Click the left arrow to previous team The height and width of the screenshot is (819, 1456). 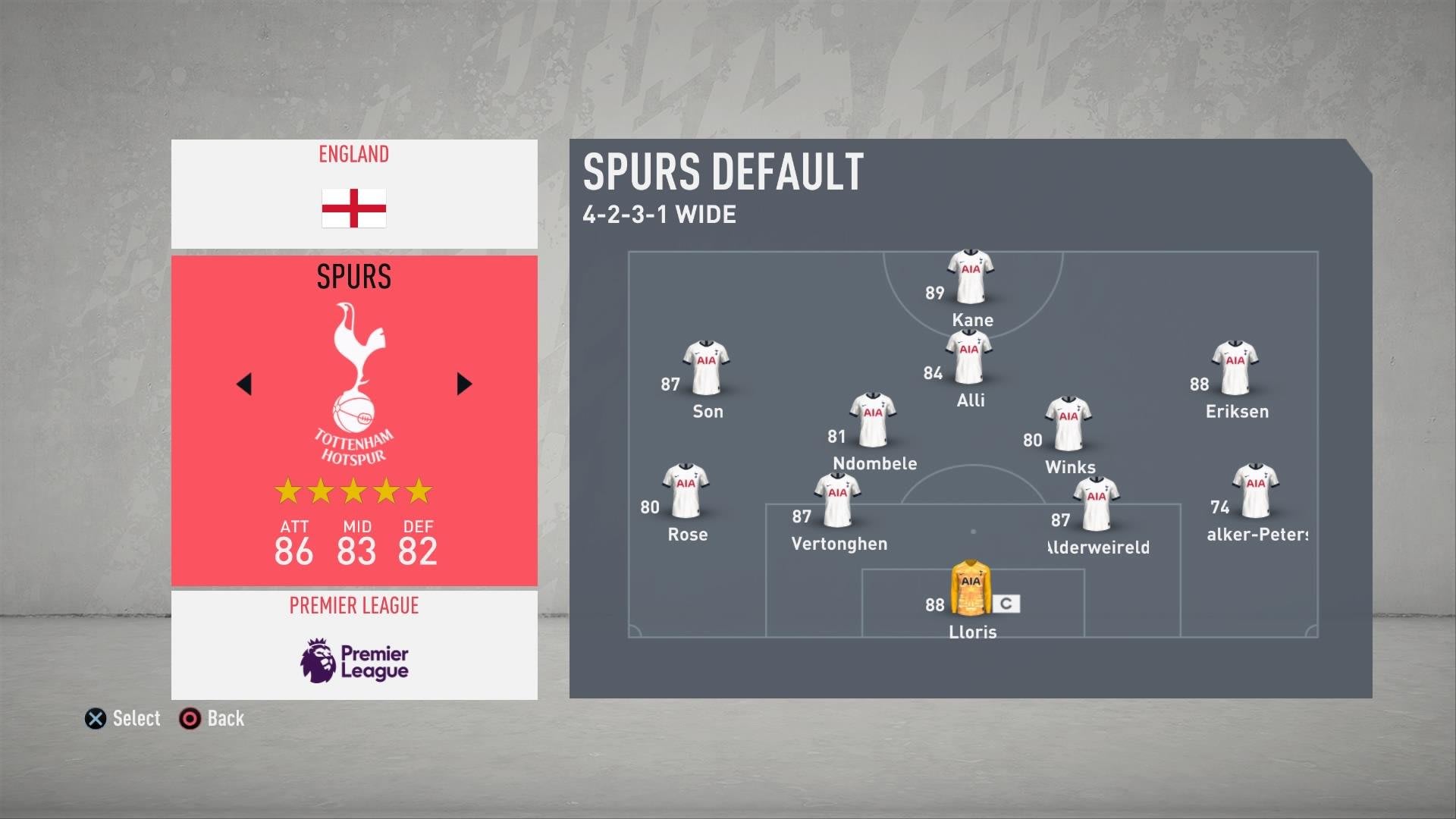tap(244, 384)
